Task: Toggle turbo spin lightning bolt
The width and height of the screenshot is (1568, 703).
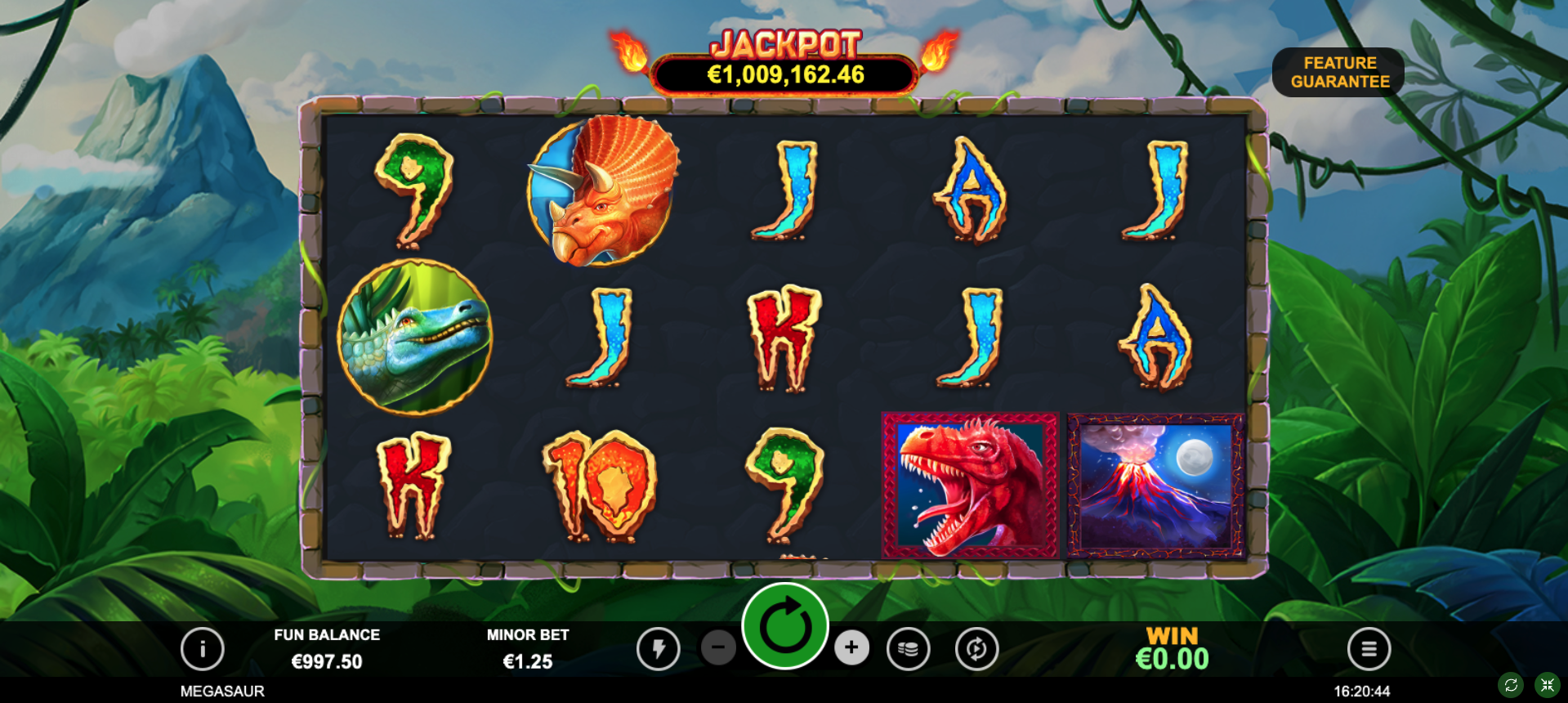Action: (x=659, y=649)
